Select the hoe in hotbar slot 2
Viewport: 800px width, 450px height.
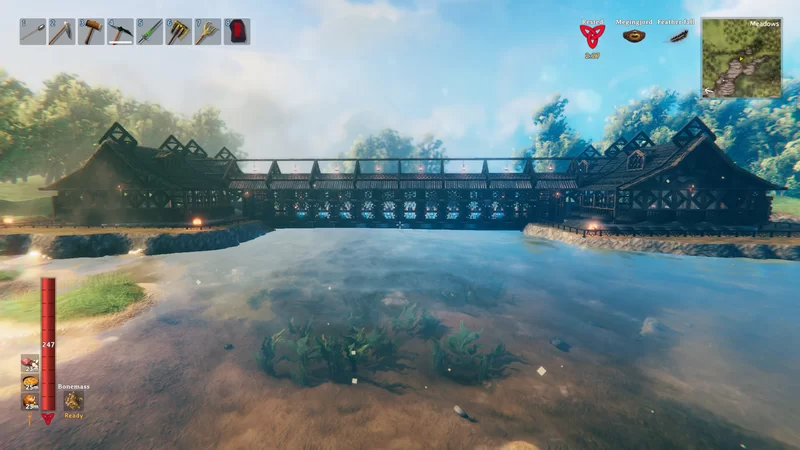pos(62,31)
